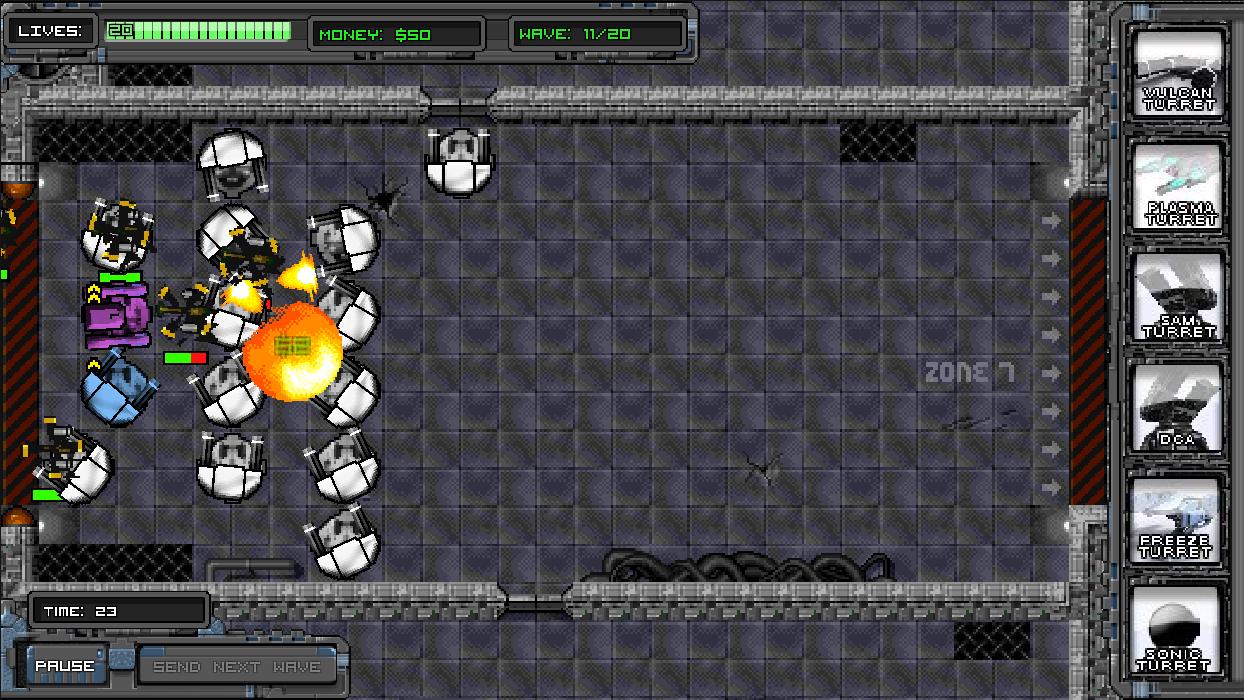
Task: Pick the SAM Turret
Action: 1178,297
